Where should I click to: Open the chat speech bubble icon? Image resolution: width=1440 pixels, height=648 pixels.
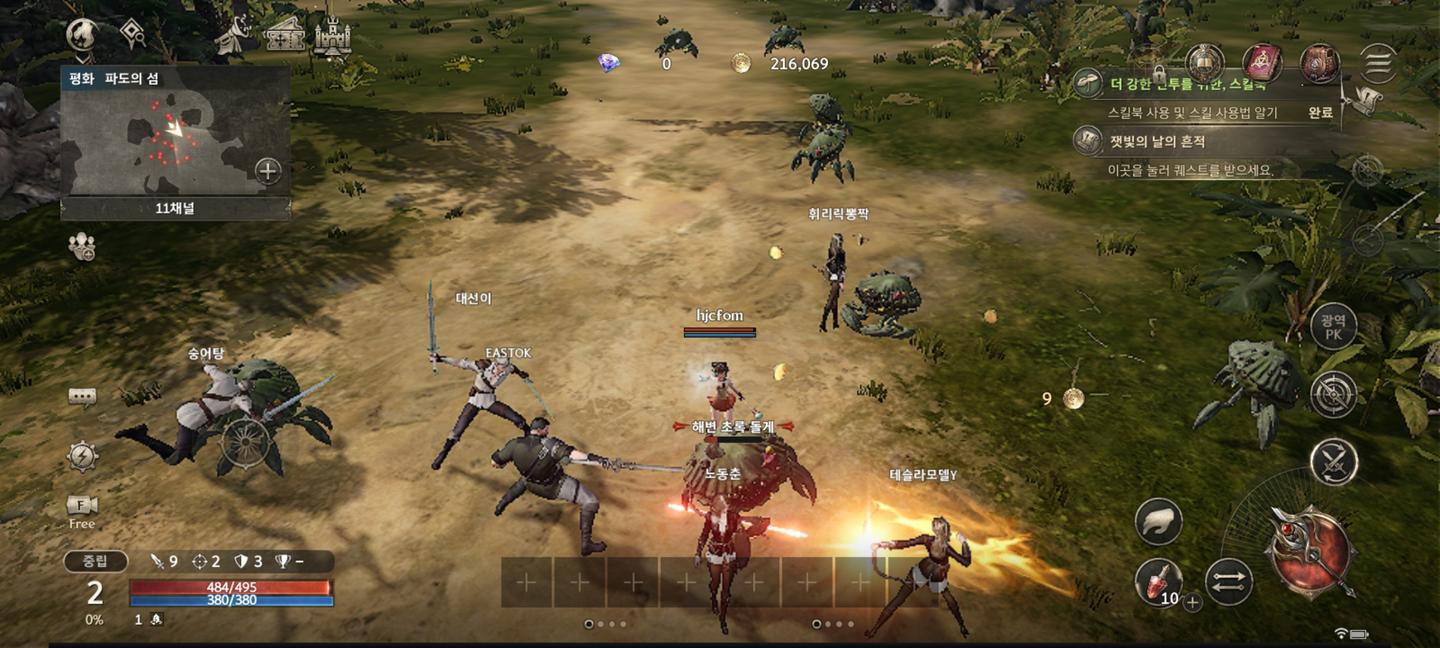(82, 397)
